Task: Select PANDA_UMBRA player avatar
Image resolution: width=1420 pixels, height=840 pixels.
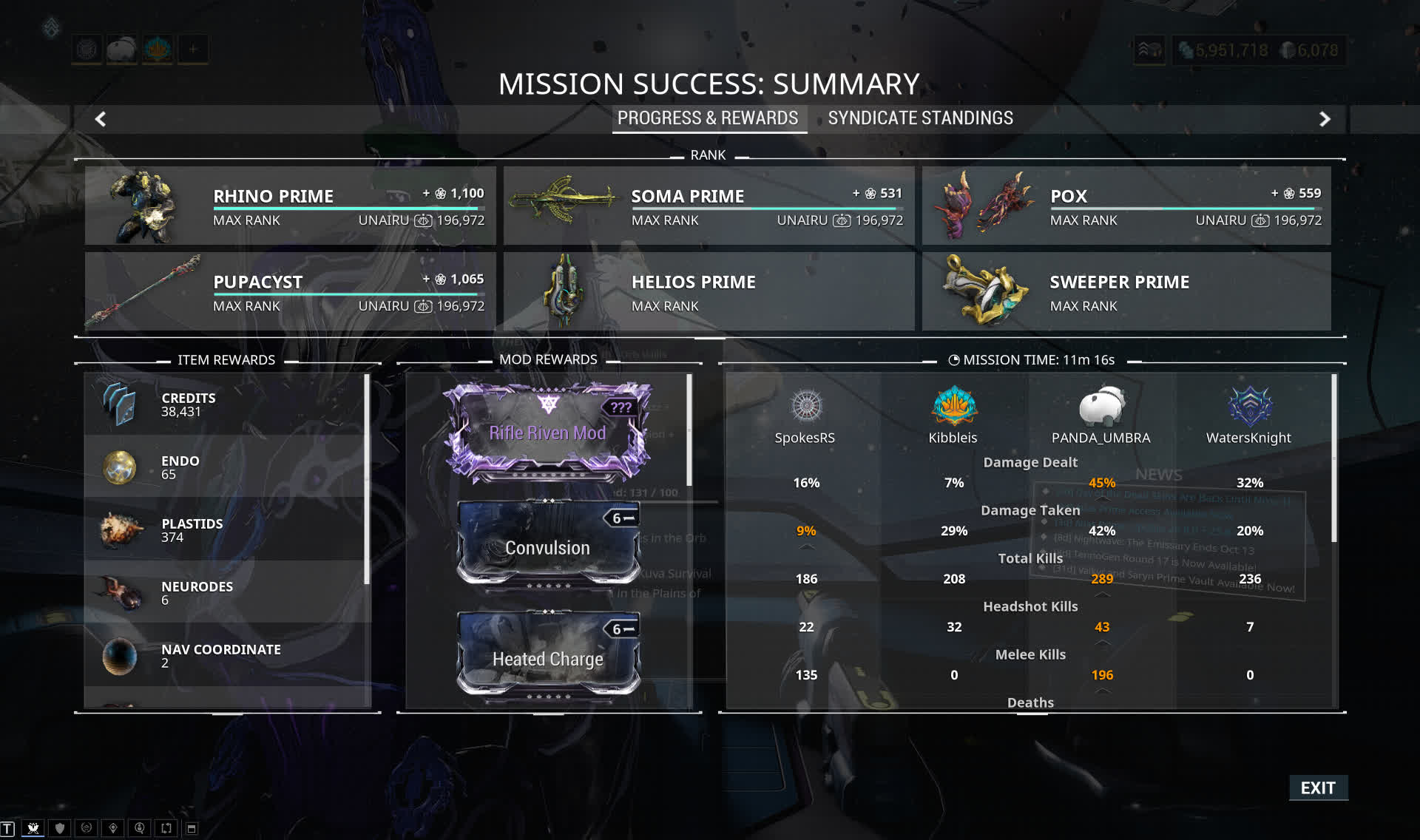Action: (1101, 406)
